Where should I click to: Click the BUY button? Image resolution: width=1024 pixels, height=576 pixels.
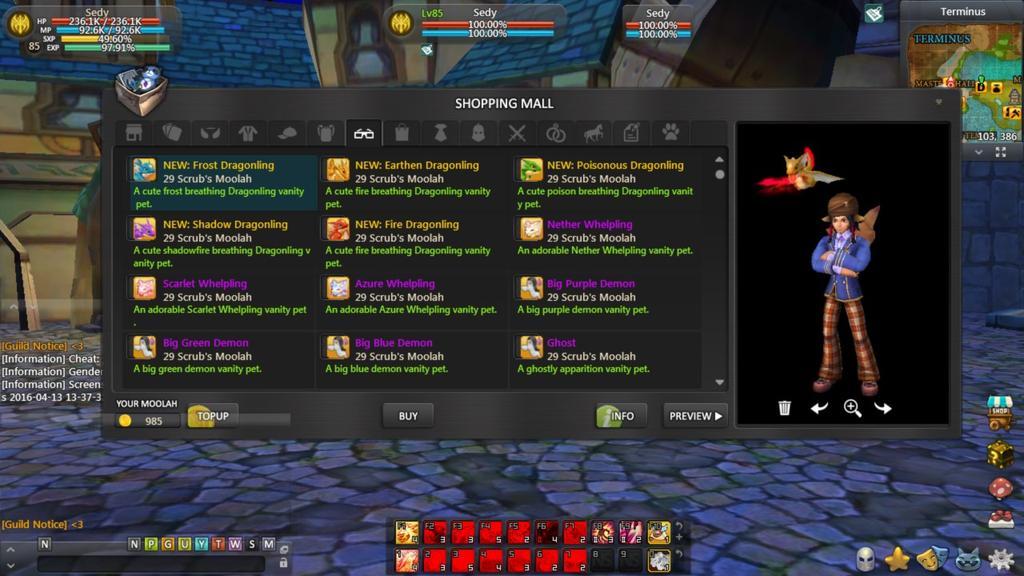(x=408, y=416)
